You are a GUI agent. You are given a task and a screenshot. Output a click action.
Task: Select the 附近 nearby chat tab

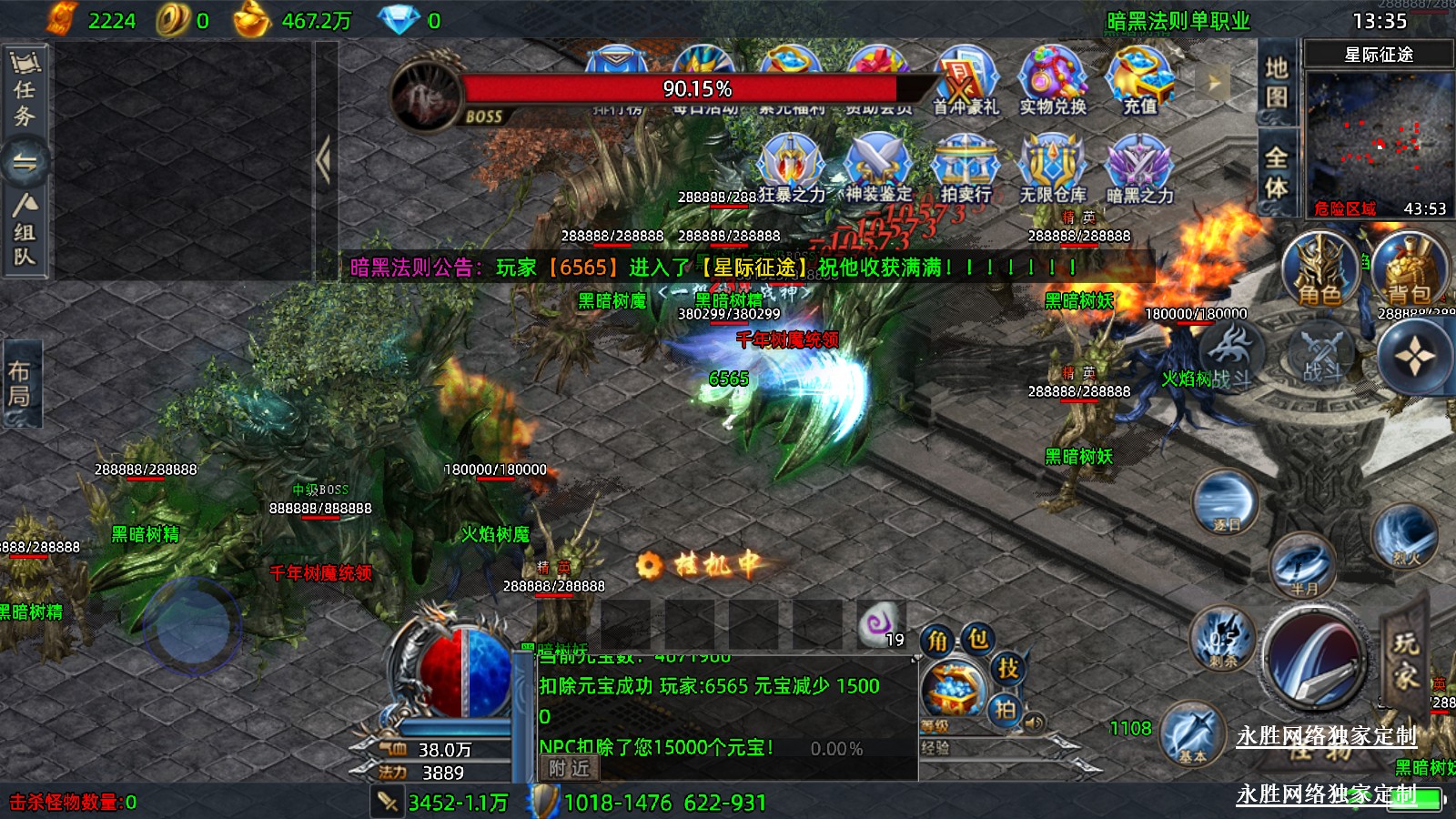570,768
